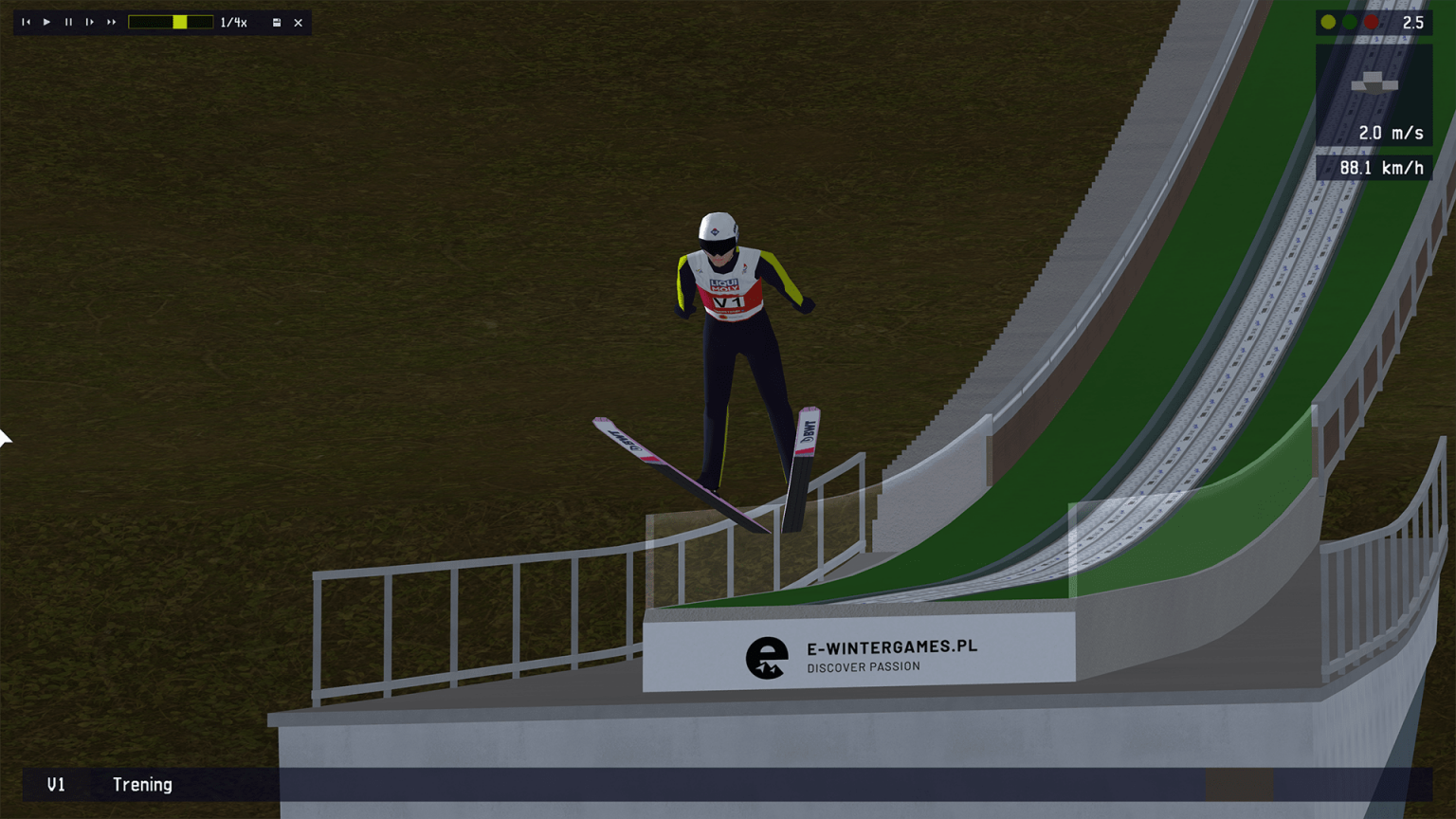The image size is (1456, 819).
Task: Click the 1/4x speed label
Action: (232, 22)
